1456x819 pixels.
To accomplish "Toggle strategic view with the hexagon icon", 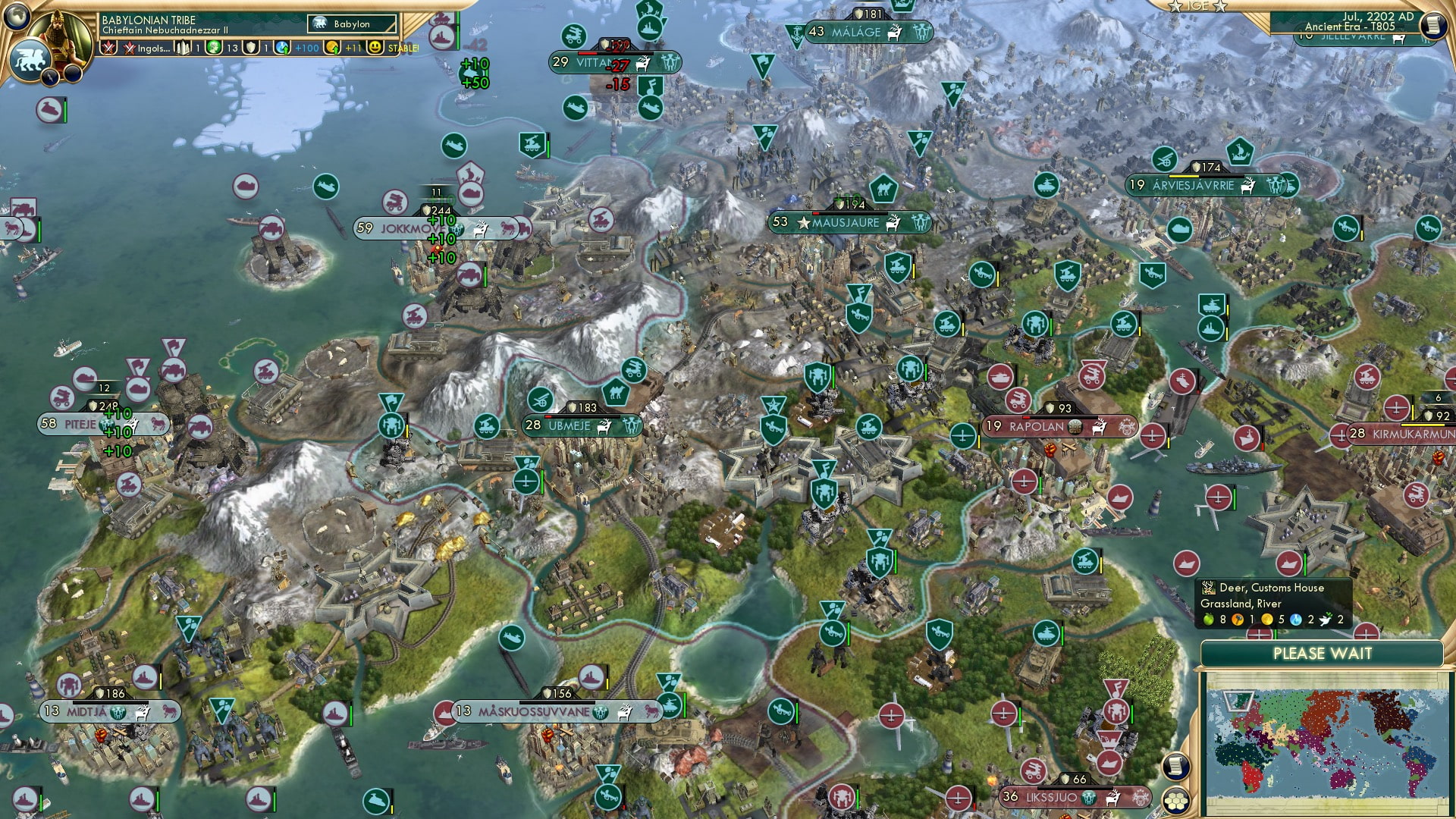I will click(x=1176, y=799).
